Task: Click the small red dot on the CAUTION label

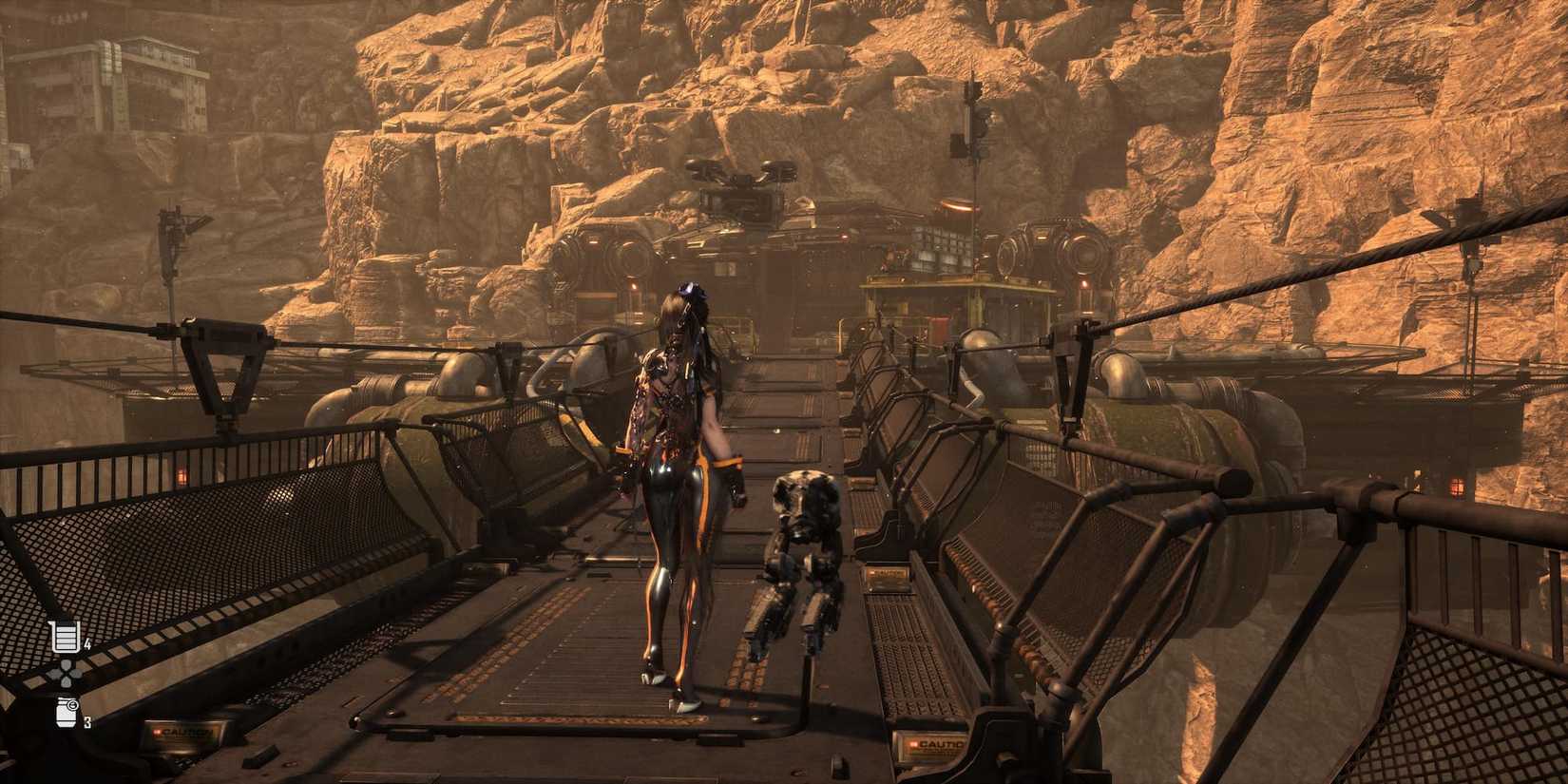Action: point(156,732)
